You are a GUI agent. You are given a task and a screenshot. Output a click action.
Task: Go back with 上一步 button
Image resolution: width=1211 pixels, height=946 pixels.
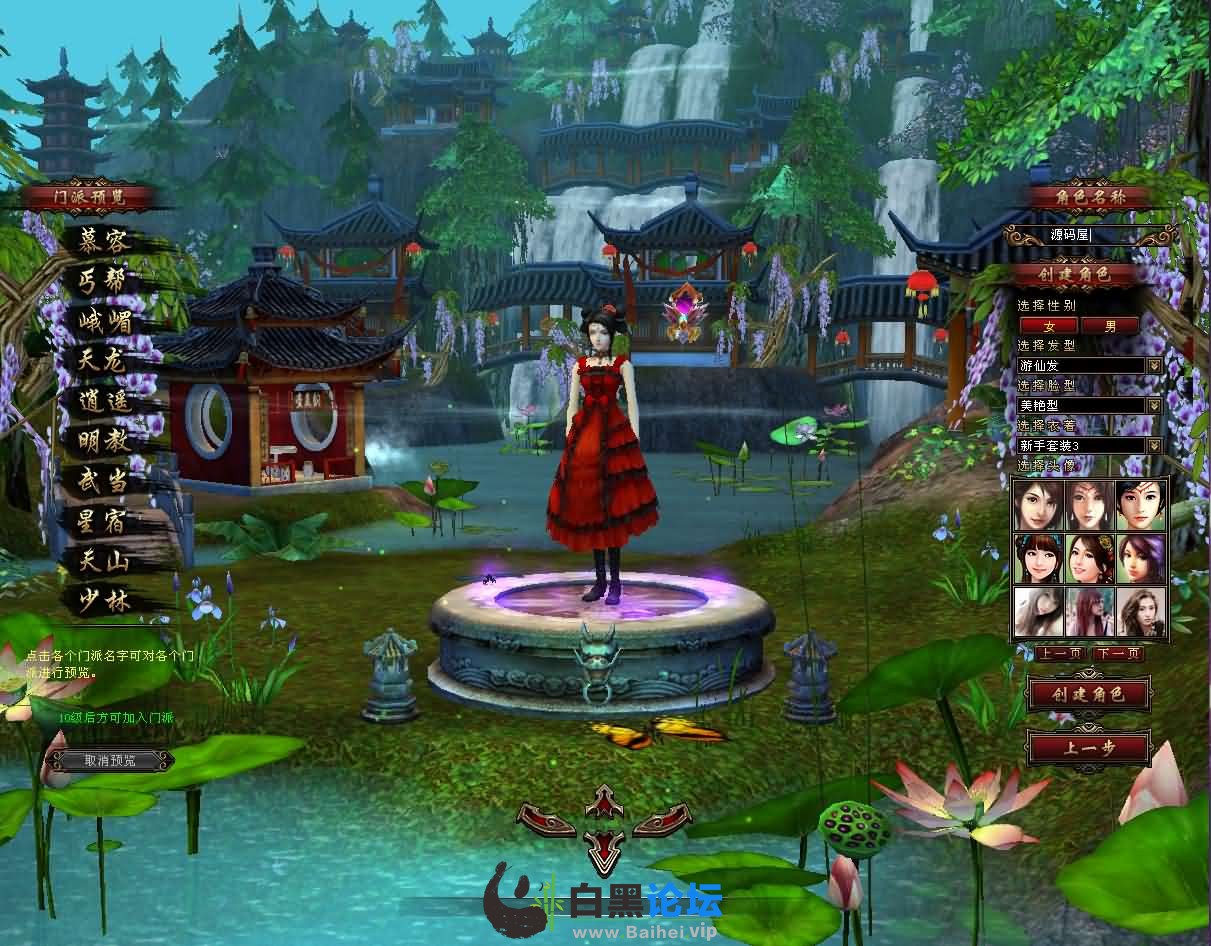(1089, 748)
